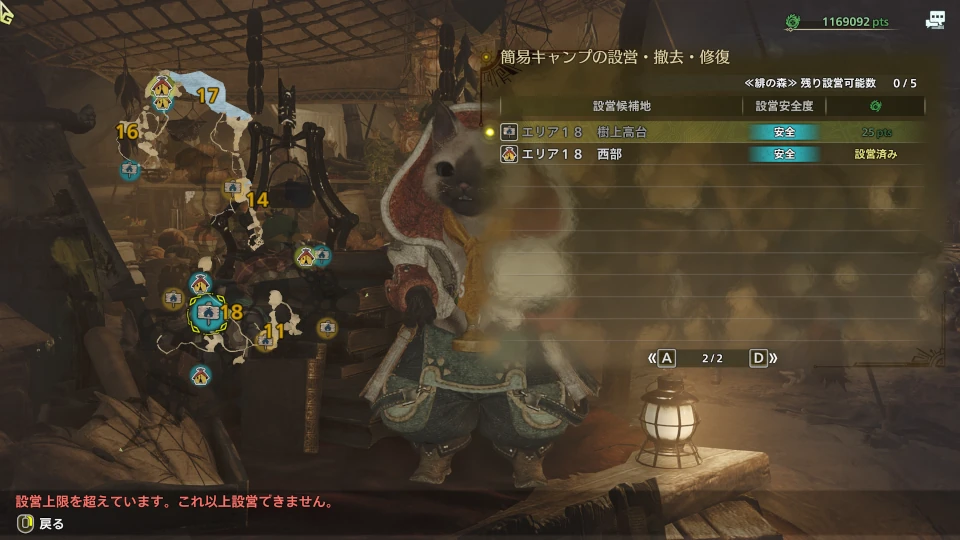960x540 pixels.
Task: Click the highlighted campsite marker at area 18
Action: [x=207, y=314]
